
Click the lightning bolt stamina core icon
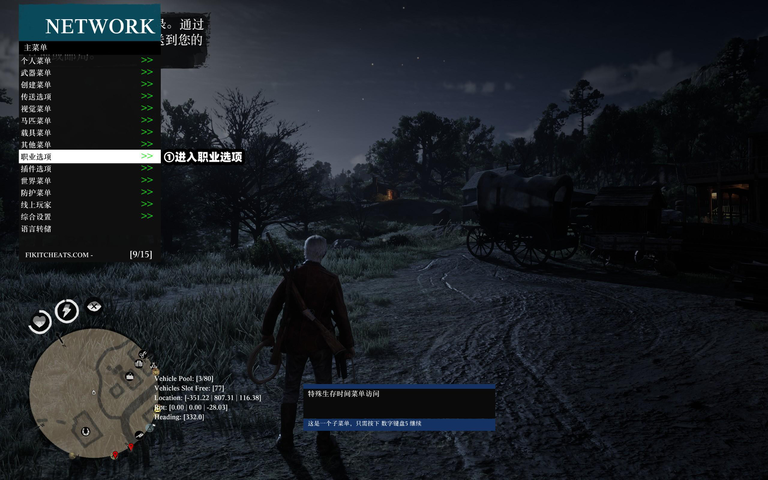click(x=67, y=311)
